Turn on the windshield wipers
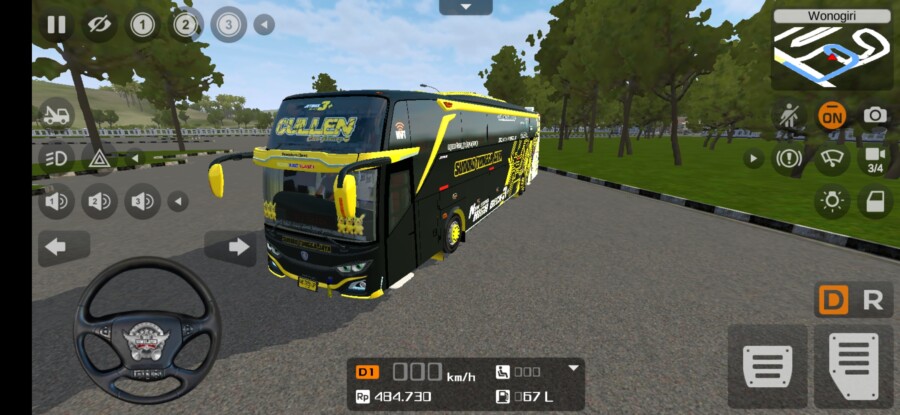This screenshot has width=900, height=415. 831,158
